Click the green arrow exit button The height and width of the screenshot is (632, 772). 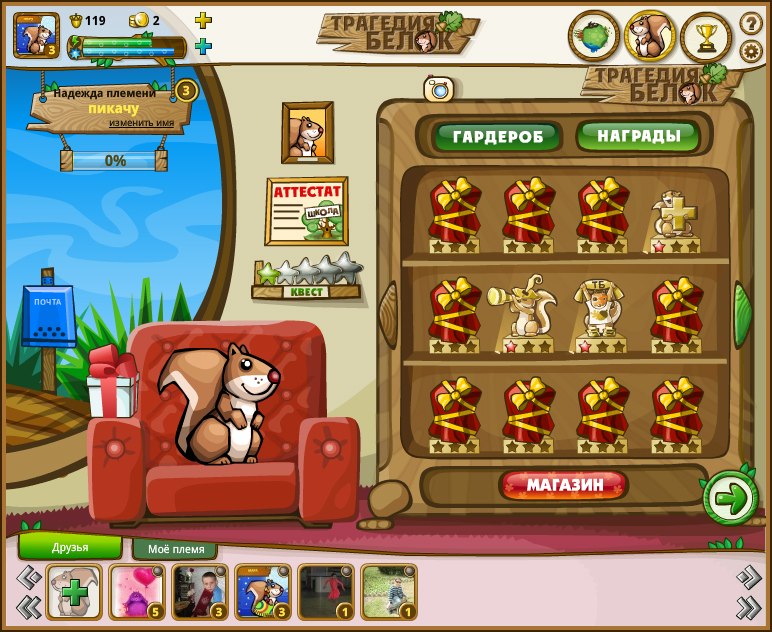[731, 497]
